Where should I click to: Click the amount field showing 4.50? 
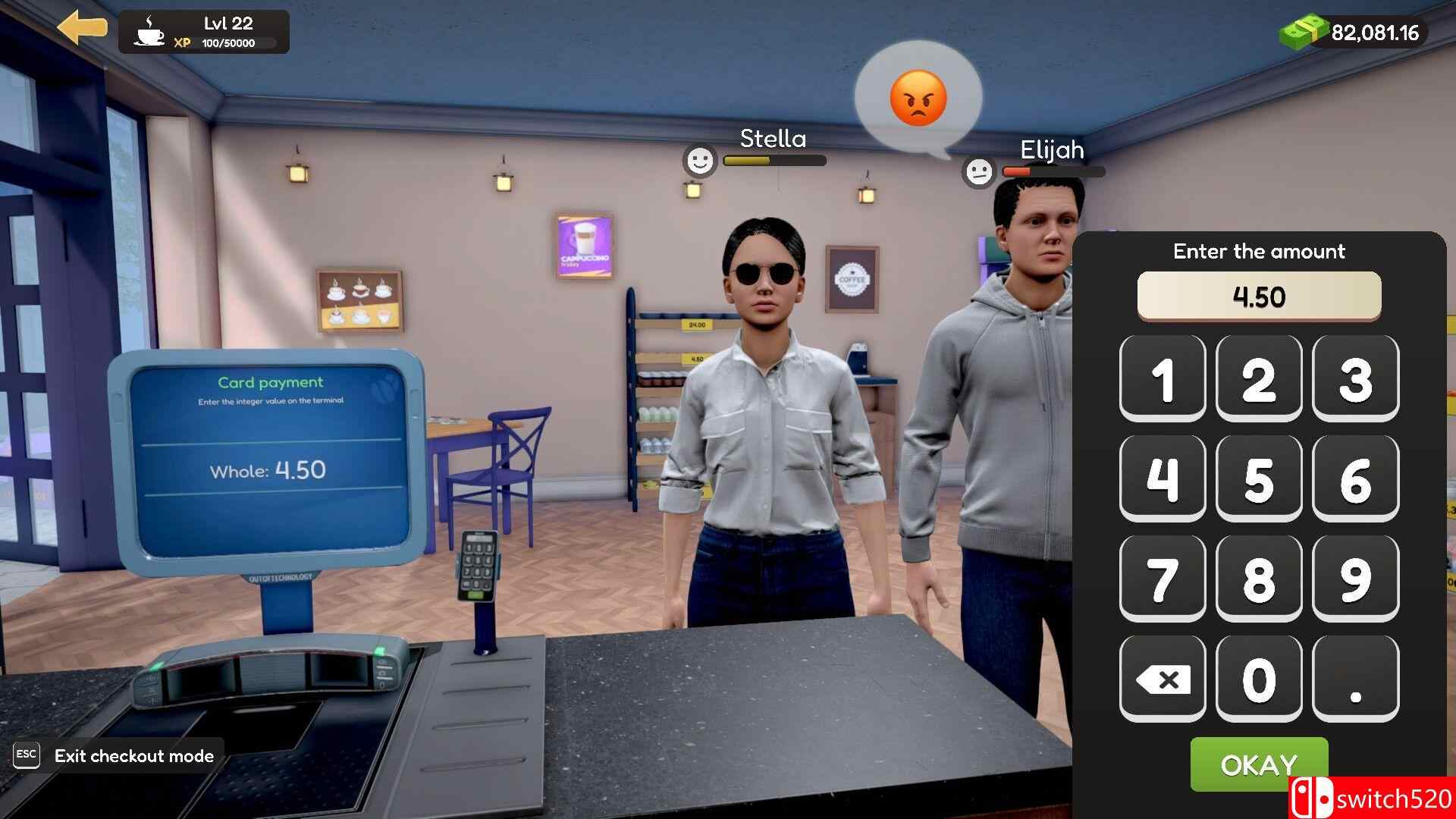(x=1258, y=296)
